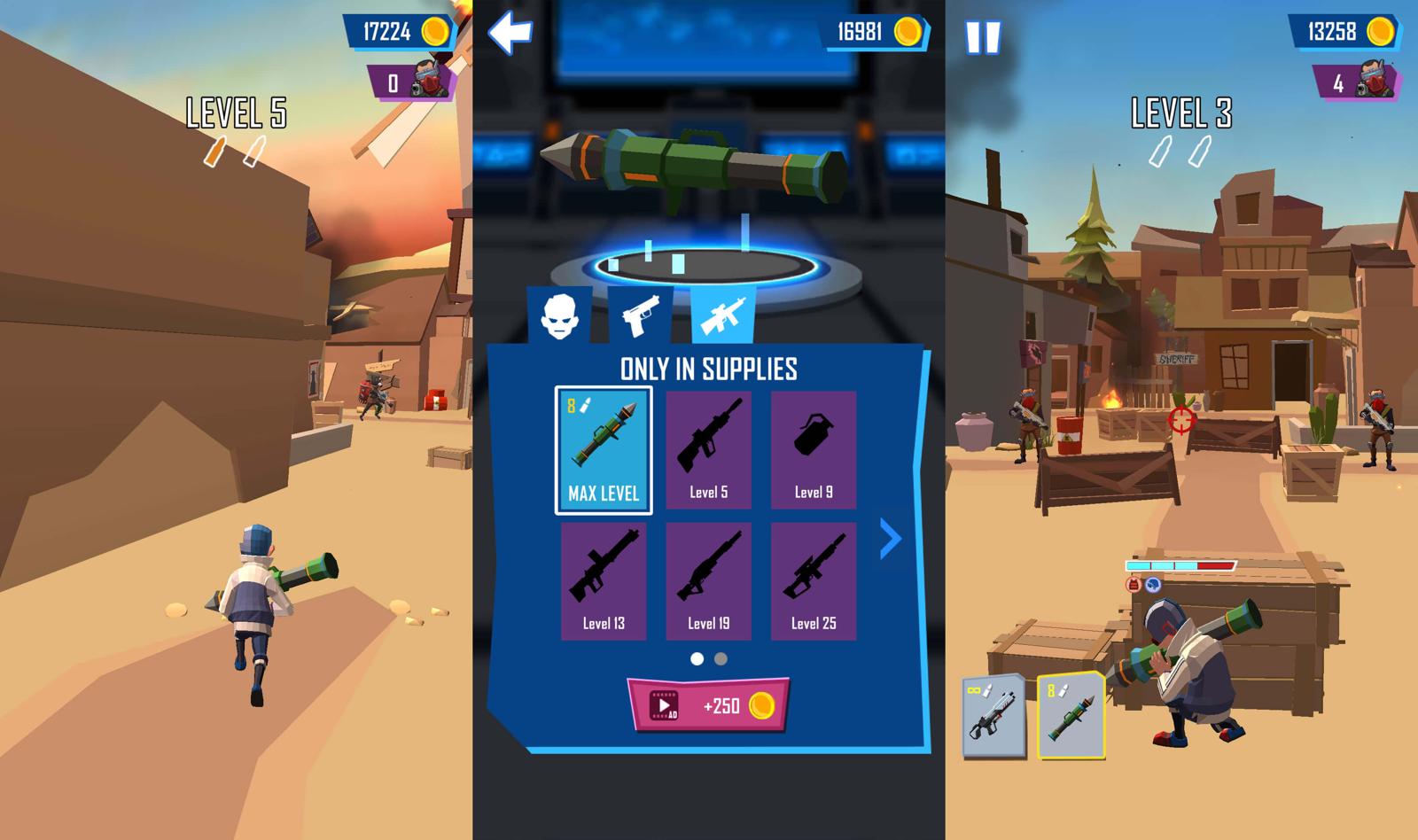This screenshot has width=1418, height=840.
Task: Pick the Level 9 grenade card
Action: (813, 450)
